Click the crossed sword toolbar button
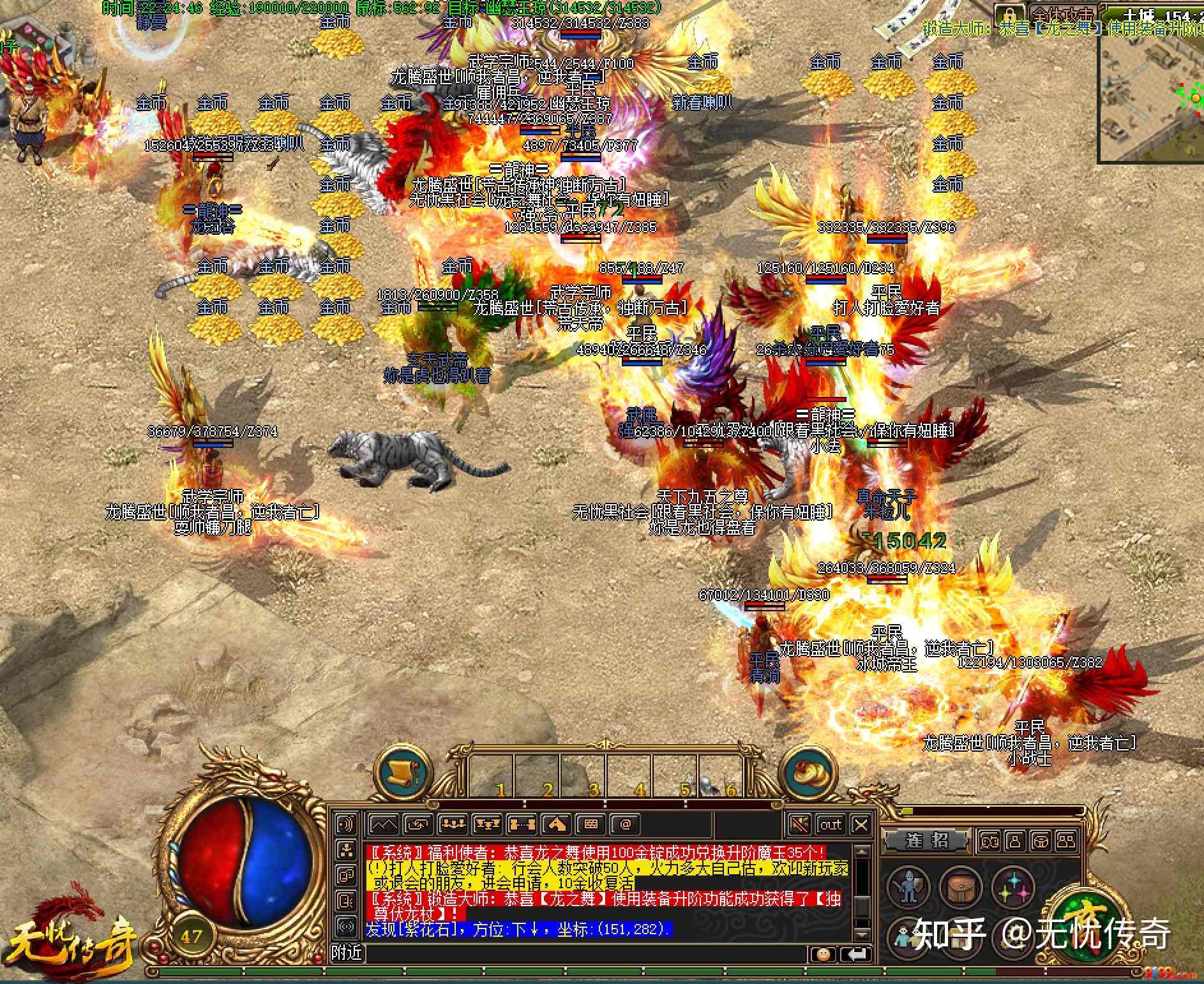This screenshot has height=984, width=1204. (x=800, y=824)
